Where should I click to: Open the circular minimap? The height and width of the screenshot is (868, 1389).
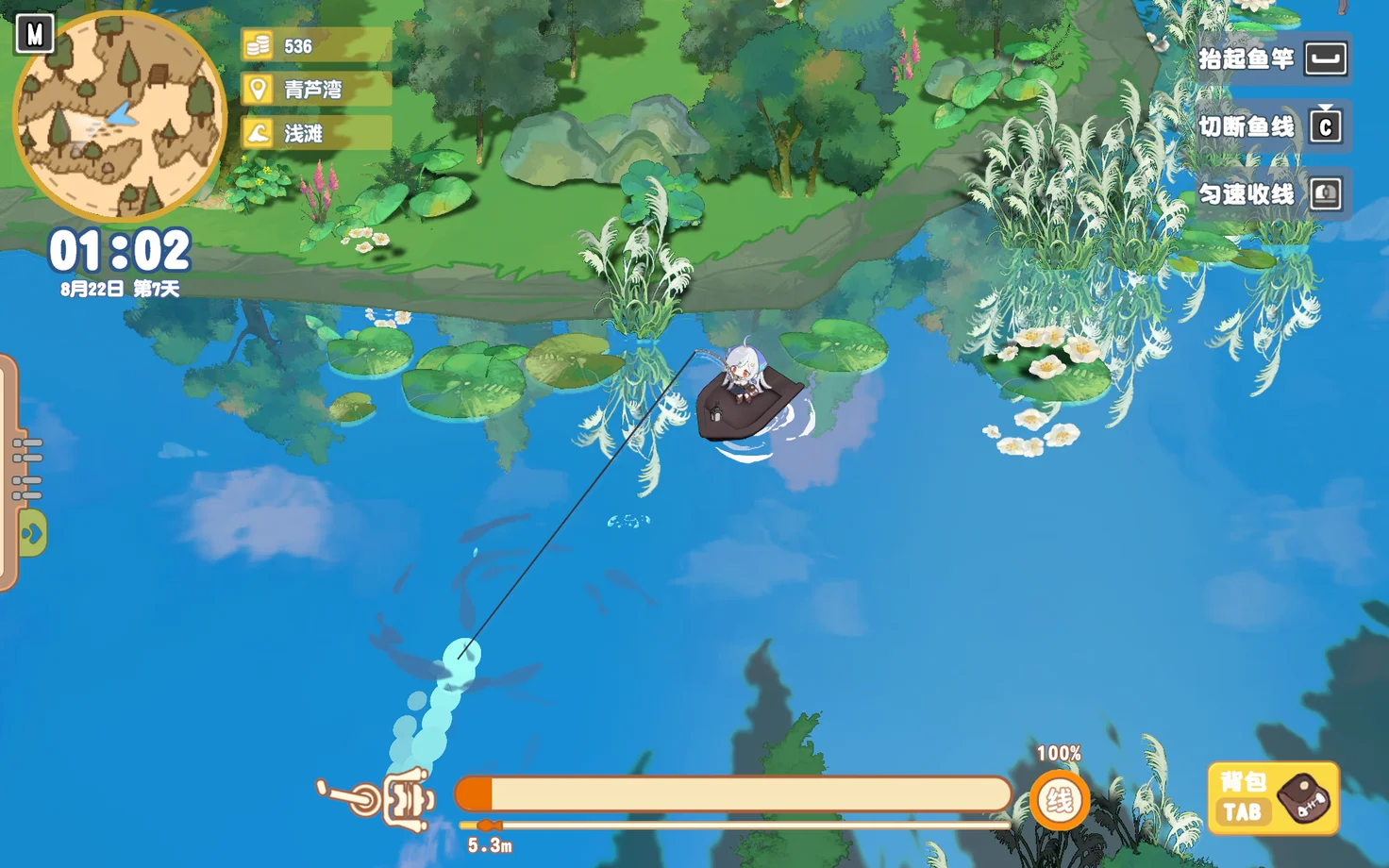[119, 115]
